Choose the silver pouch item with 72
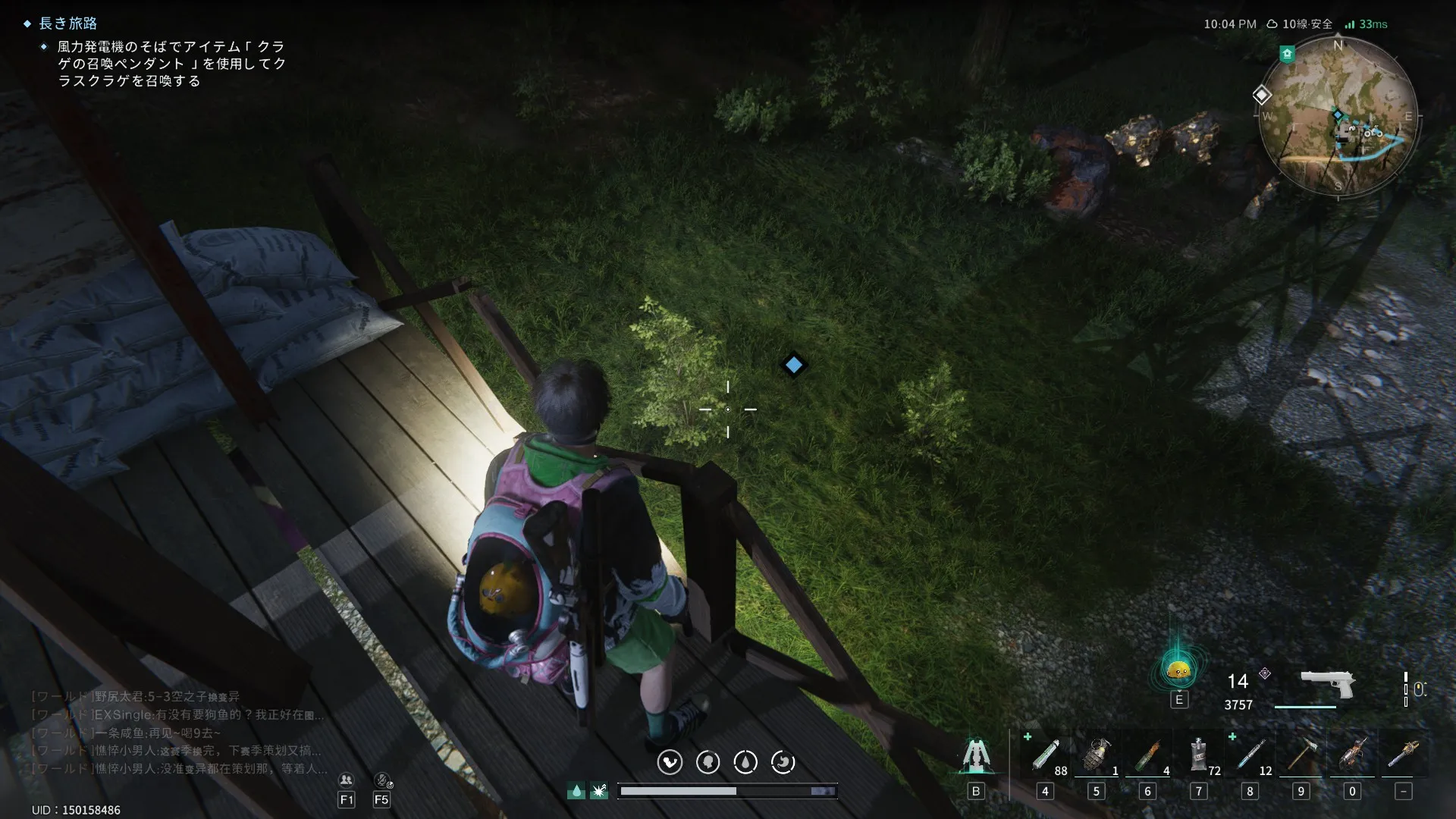Screen dimensions: 1456x819 coord(1198,755)
